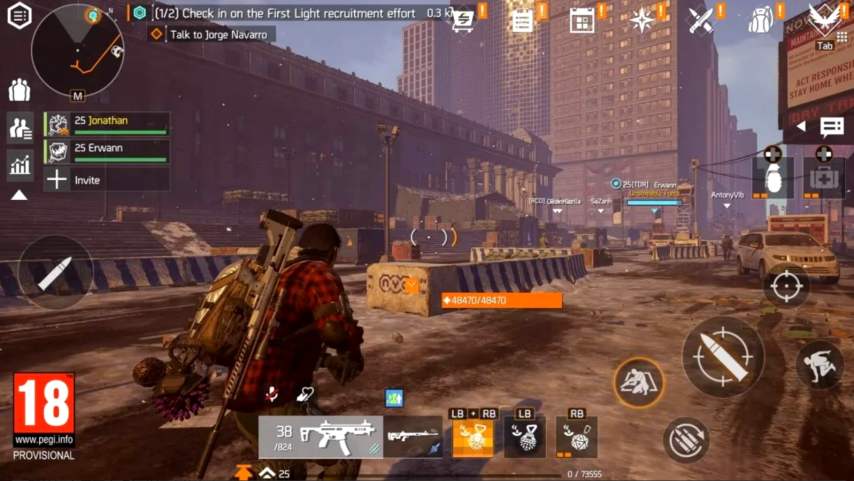The image size is (854, 481).
Task: Open the shopping cart store icon
Action: [464, 20]
